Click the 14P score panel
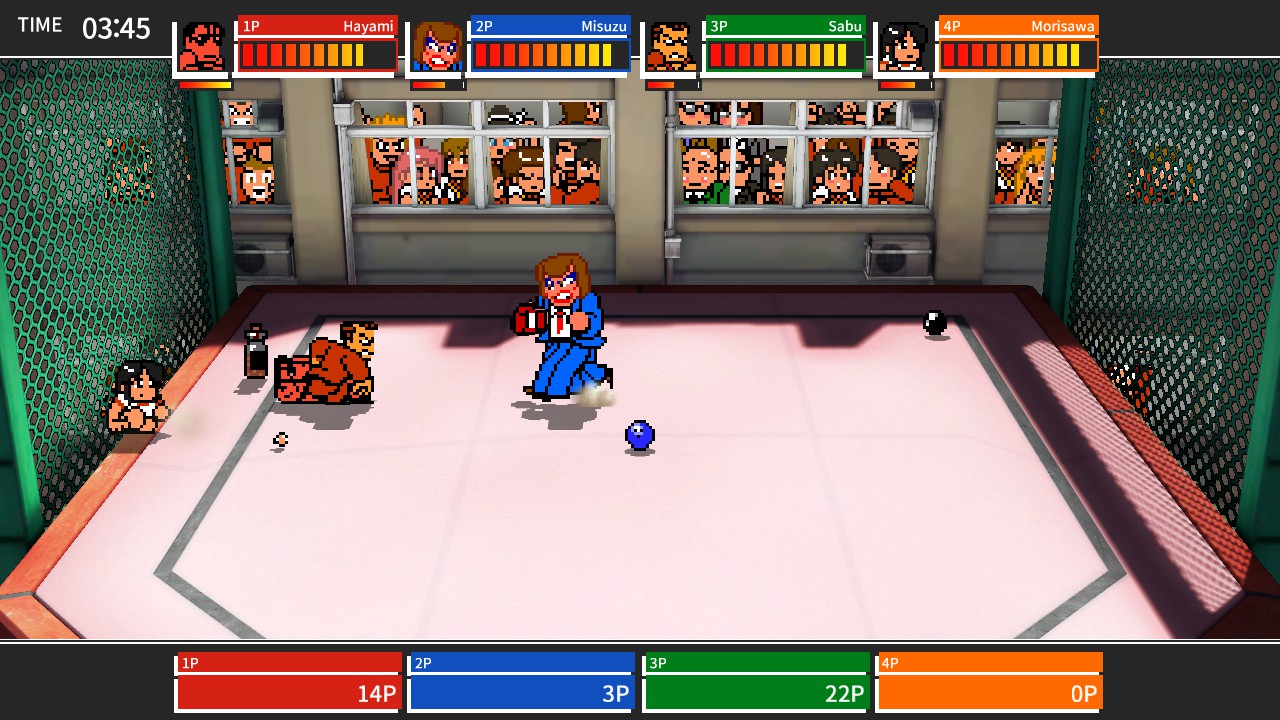 pyautogui.click(x=287, y=692)
